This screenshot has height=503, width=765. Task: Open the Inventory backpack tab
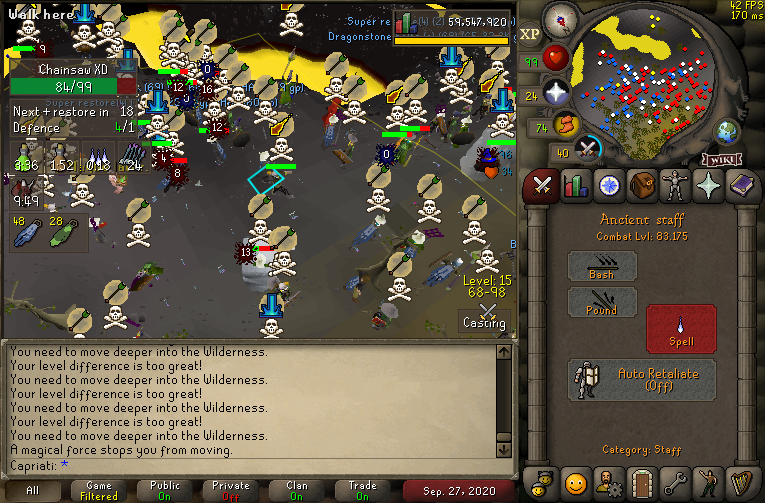[641, 186]
